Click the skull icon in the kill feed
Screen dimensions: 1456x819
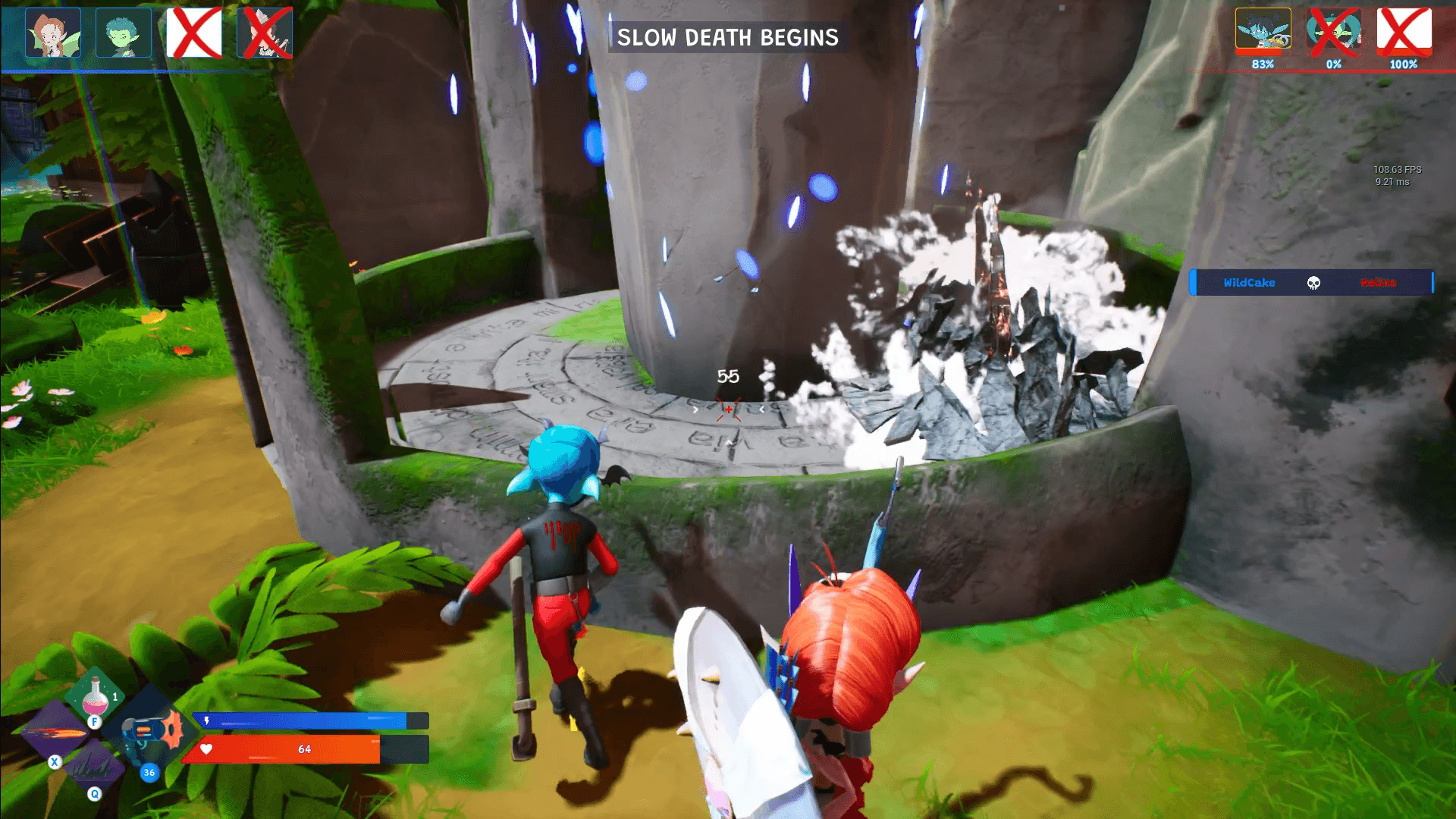click(1314, 283)
